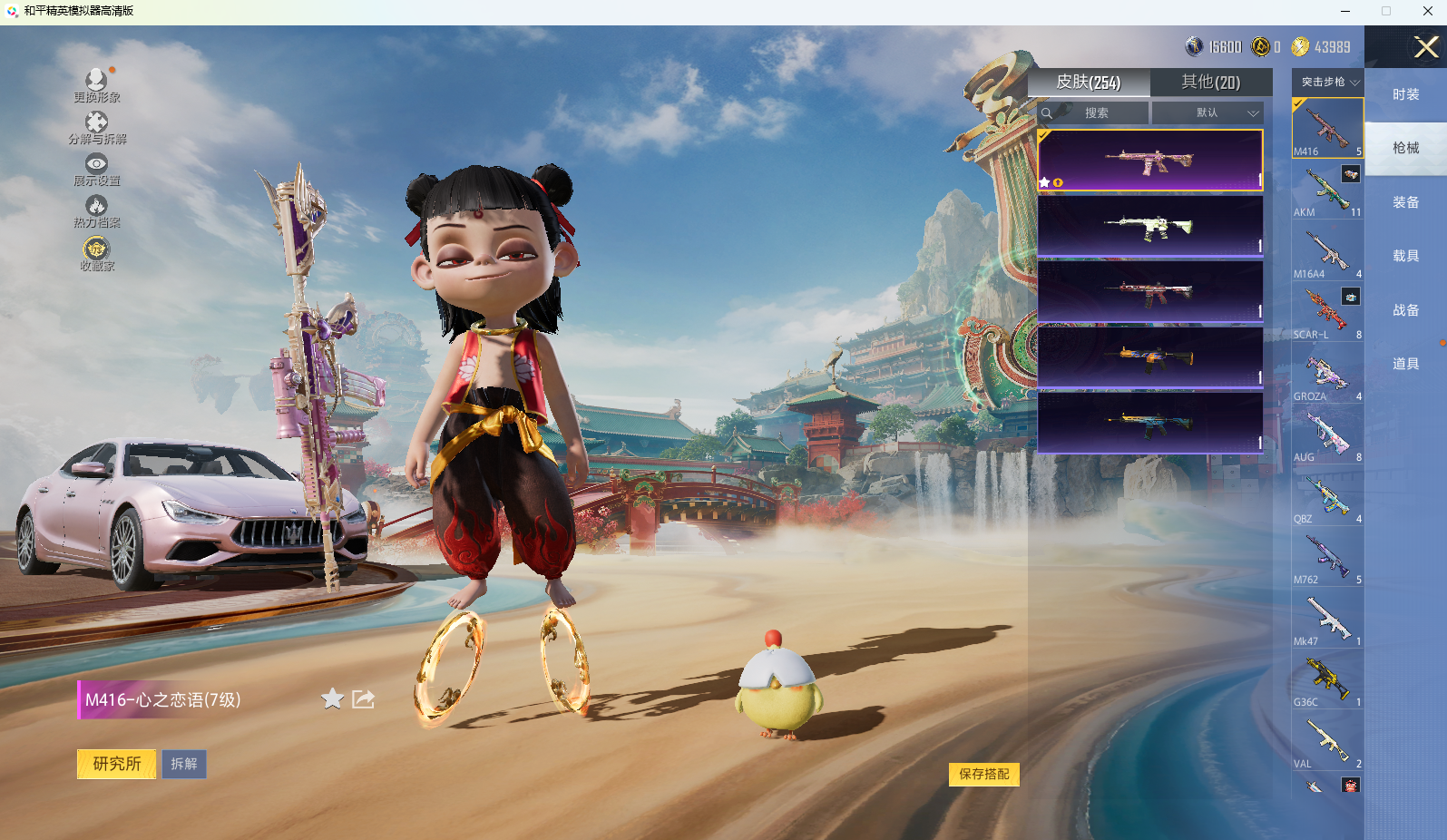Favorite the skin with the star icon
The width and height of the screenshot is (1447, 840).
tap(332, 698)
